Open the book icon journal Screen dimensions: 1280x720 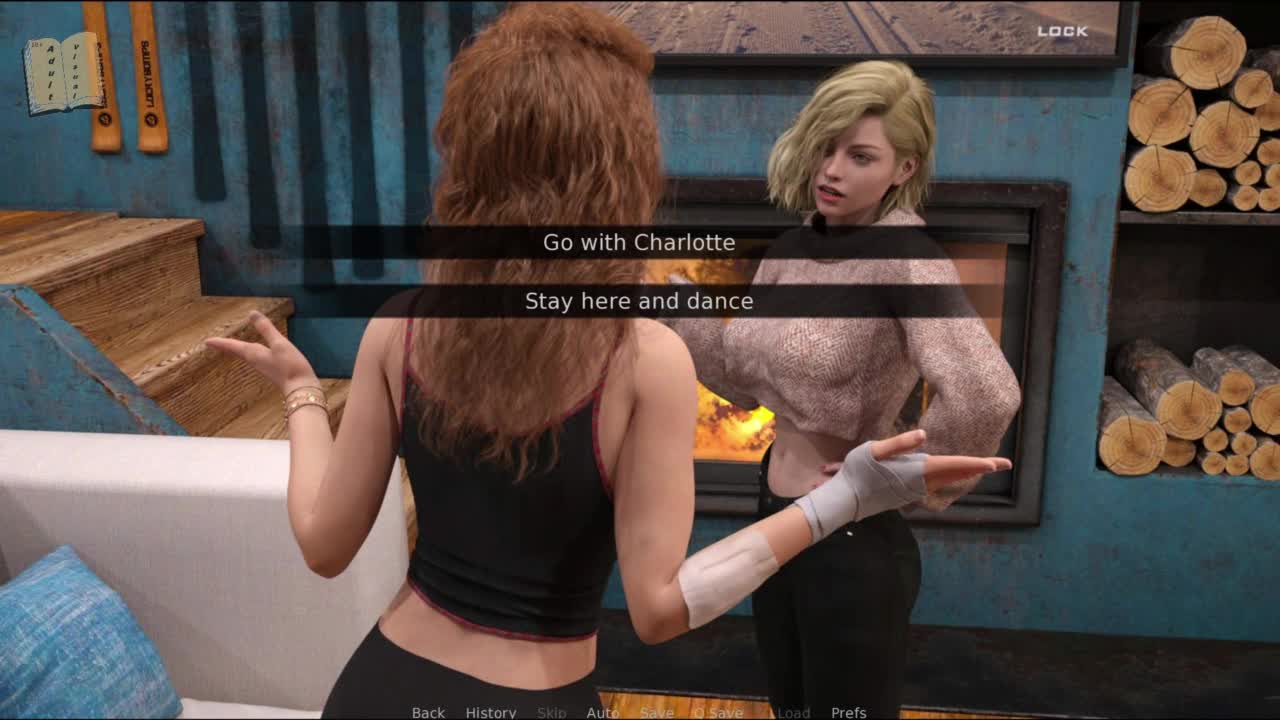[62, 72]
